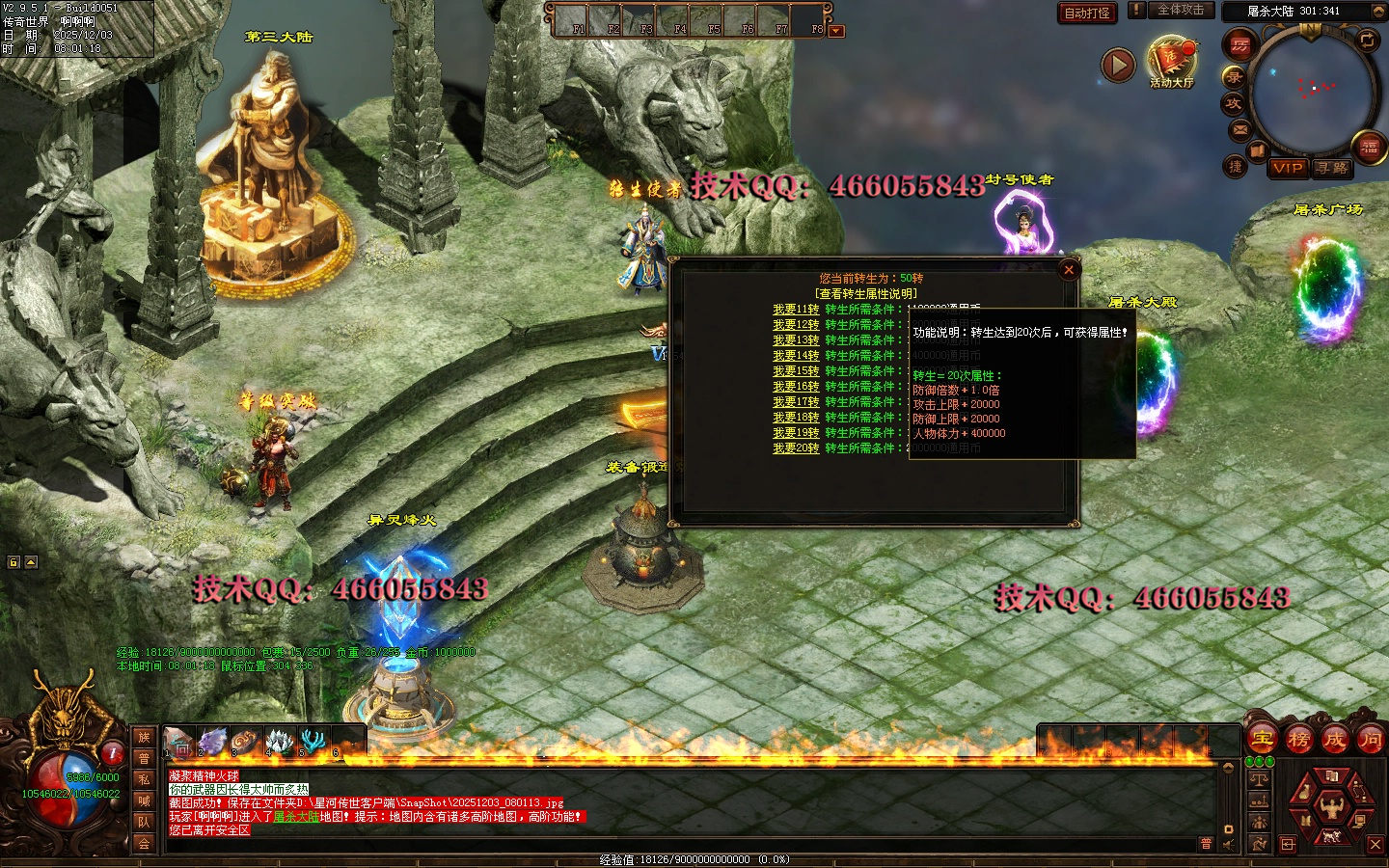Click the 屠杀大陆 link in chat log

pyautogui.click(x=296, y=816)
